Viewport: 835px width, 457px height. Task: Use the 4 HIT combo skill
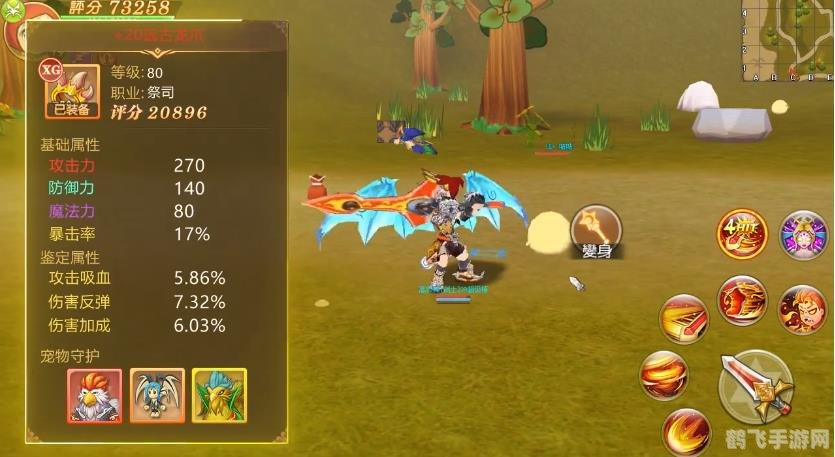pos(741,237)
